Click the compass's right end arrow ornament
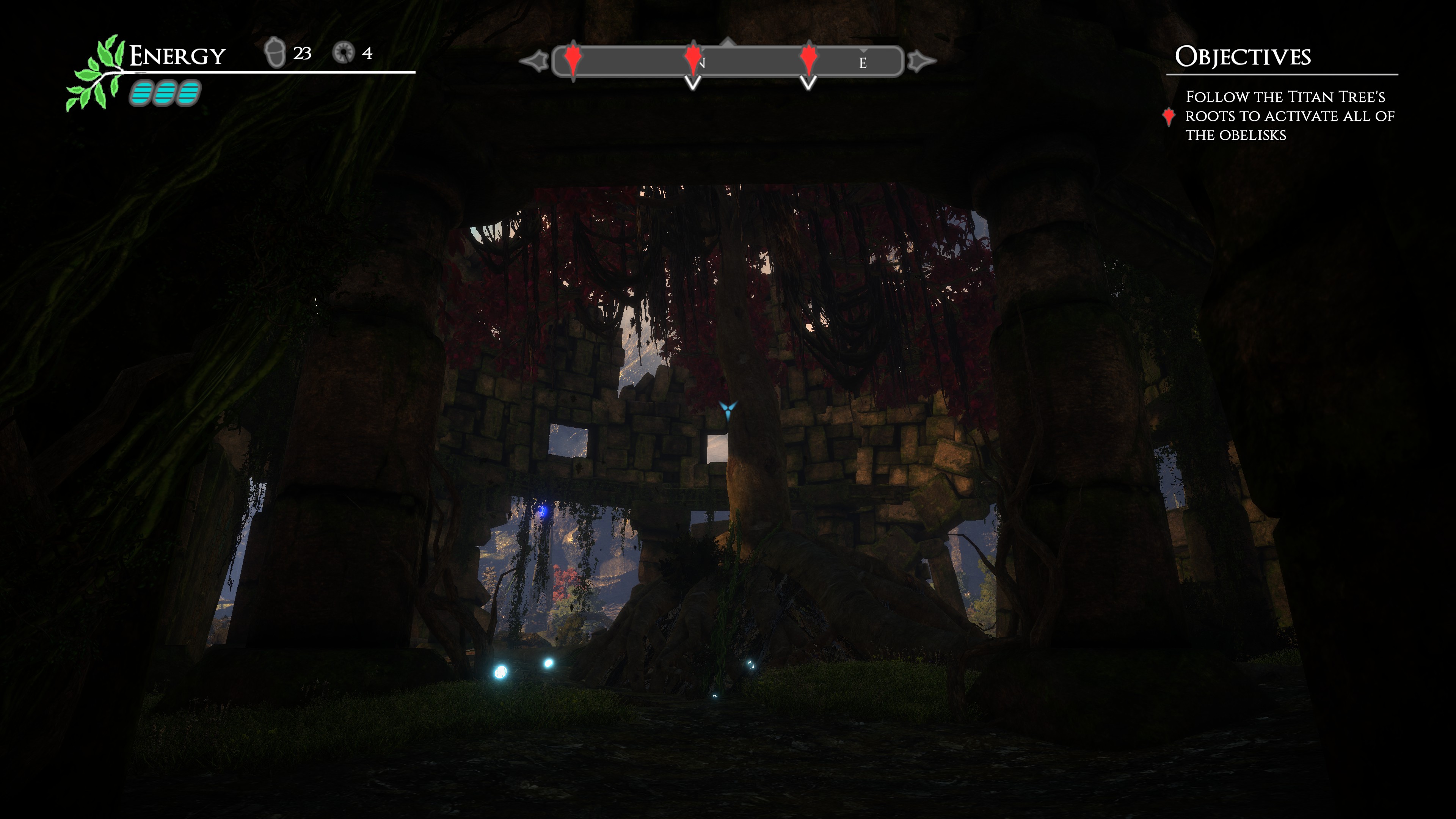 921,61
